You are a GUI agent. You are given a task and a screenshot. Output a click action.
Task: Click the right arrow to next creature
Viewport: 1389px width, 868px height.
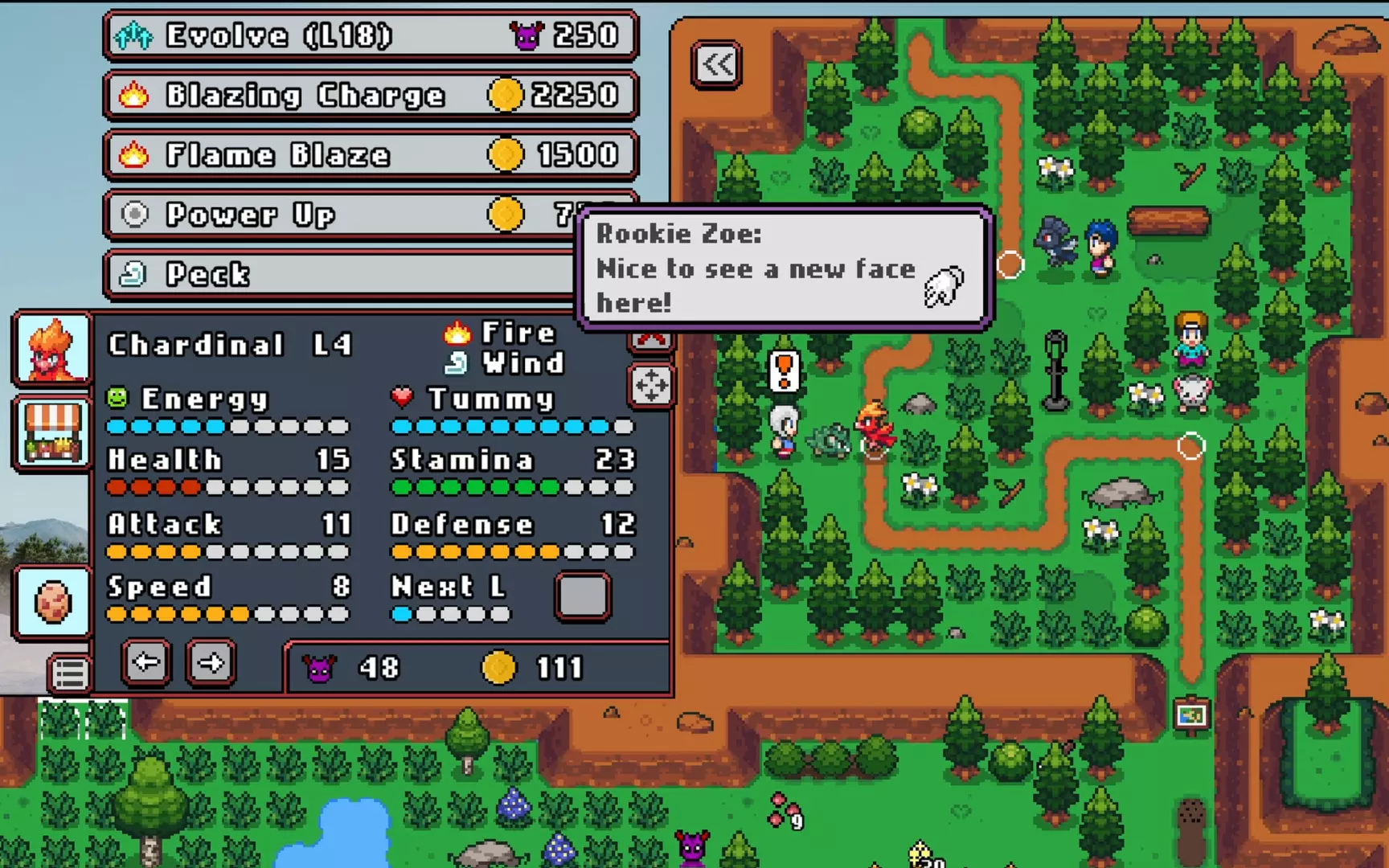pos(209,662)
